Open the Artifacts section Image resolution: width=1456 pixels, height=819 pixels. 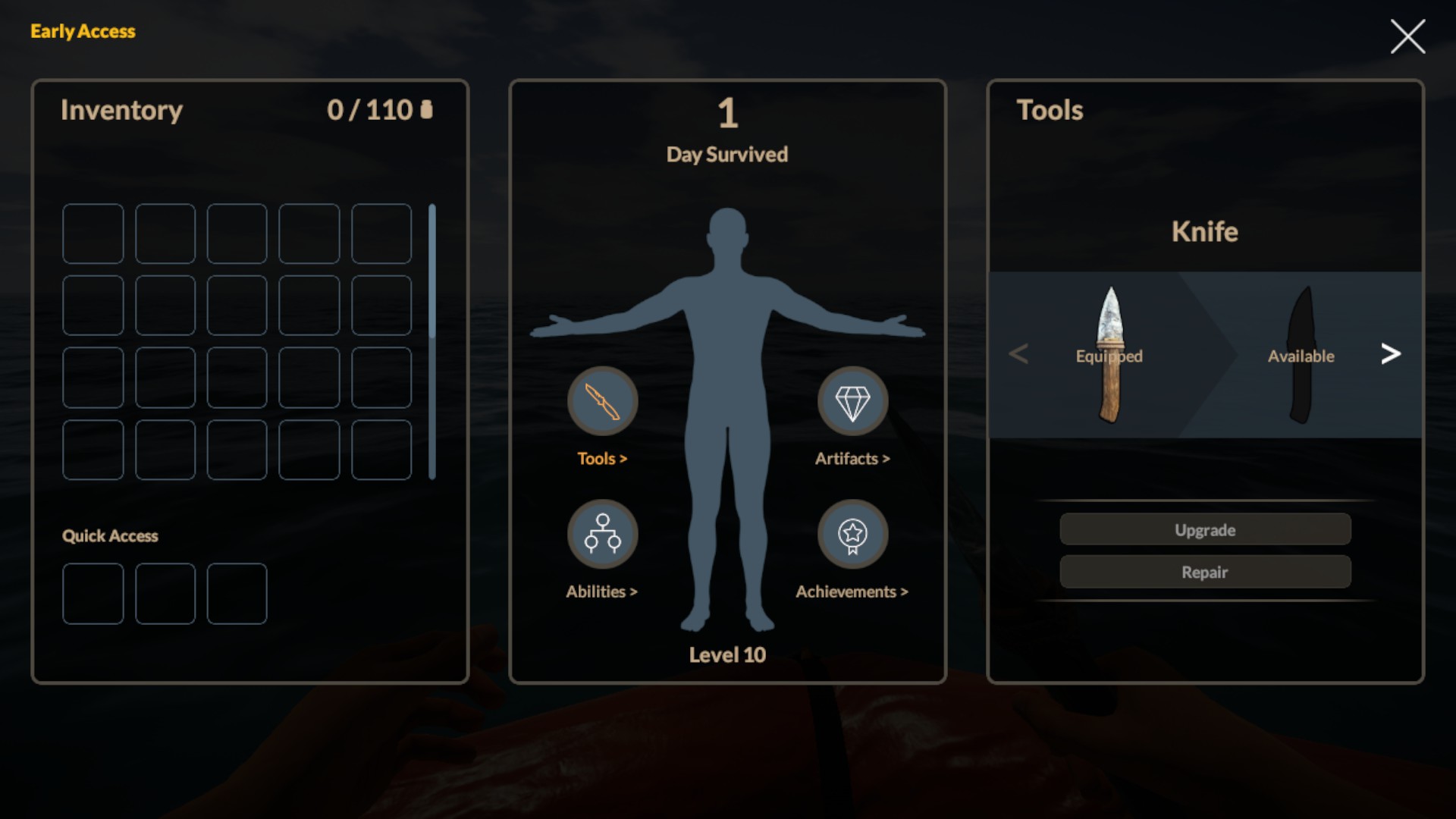852,401
